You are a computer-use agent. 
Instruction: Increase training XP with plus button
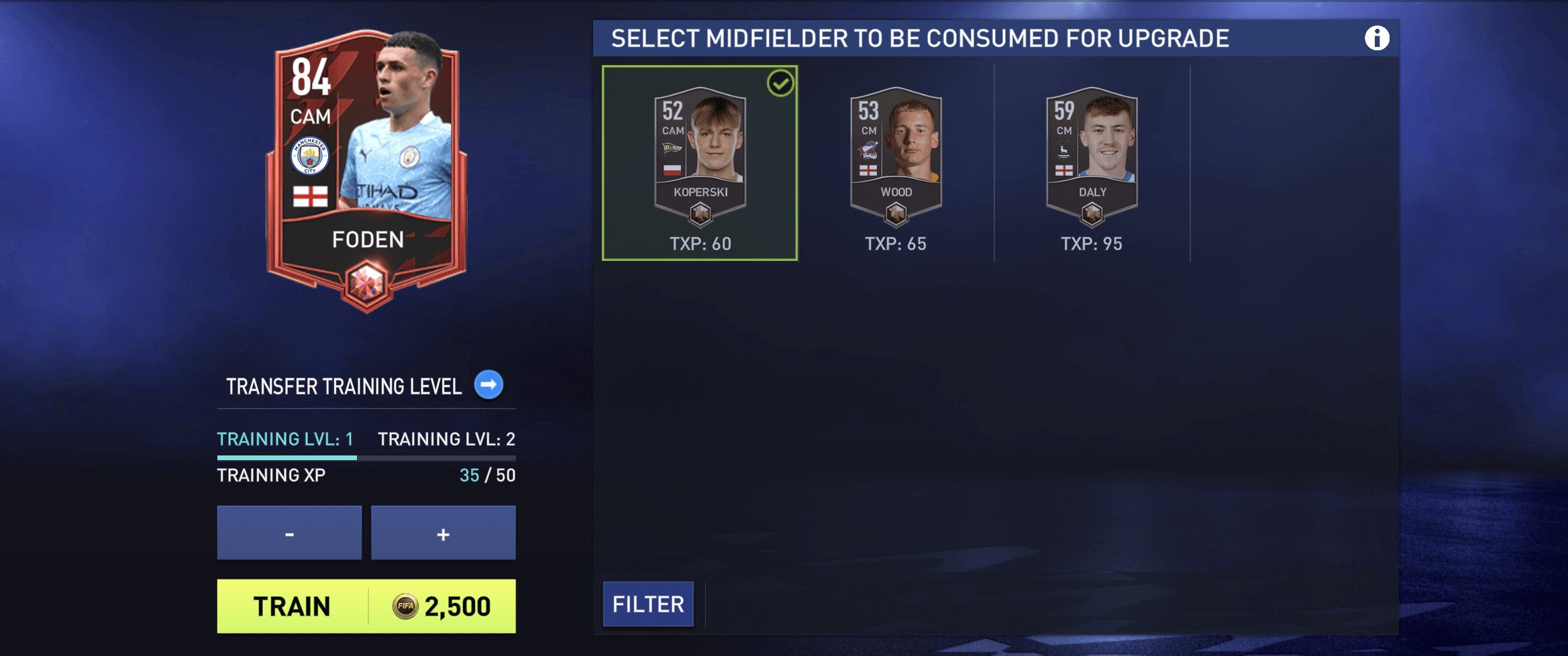click(x=443, y=533)
